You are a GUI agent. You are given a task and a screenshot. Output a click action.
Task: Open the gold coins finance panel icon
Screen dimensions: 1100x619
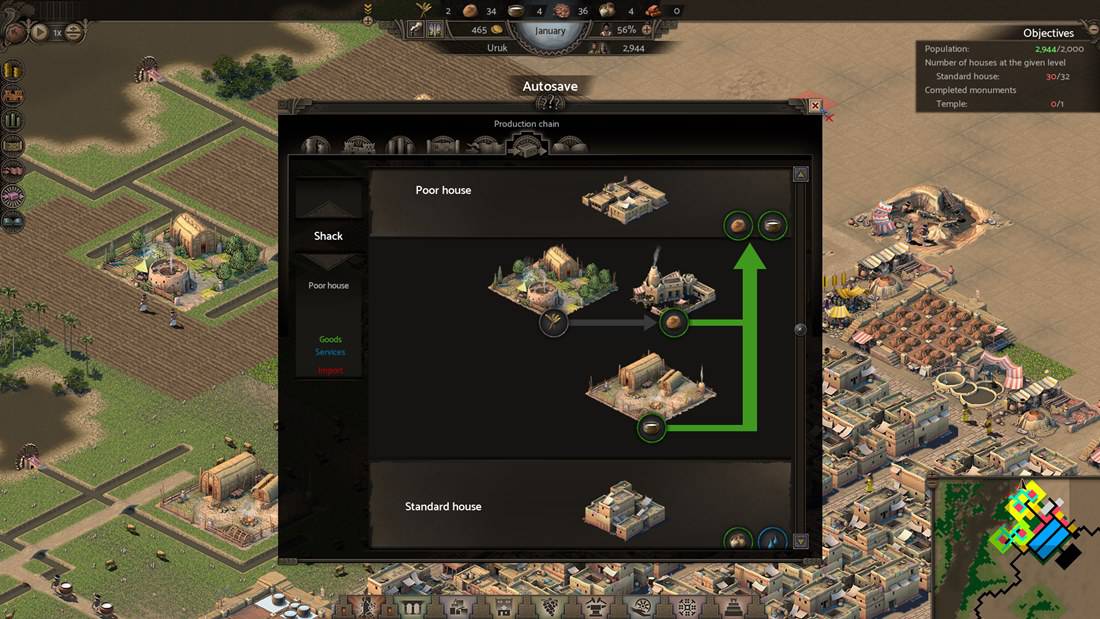[13, 71]
